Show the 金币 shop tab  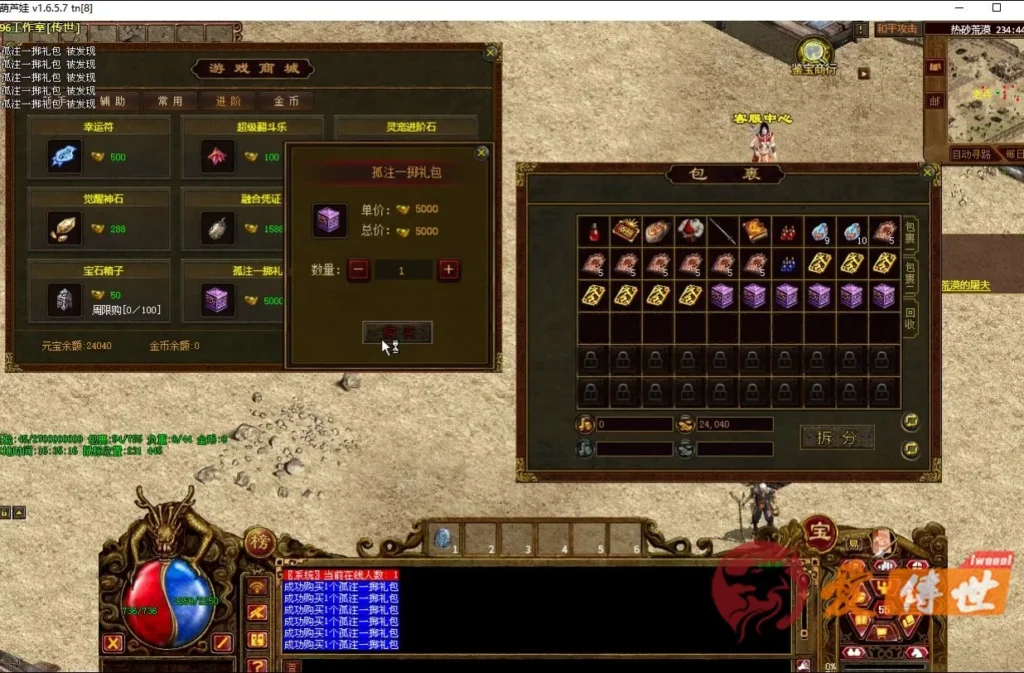pyautogui.click(x=286, y=101)
